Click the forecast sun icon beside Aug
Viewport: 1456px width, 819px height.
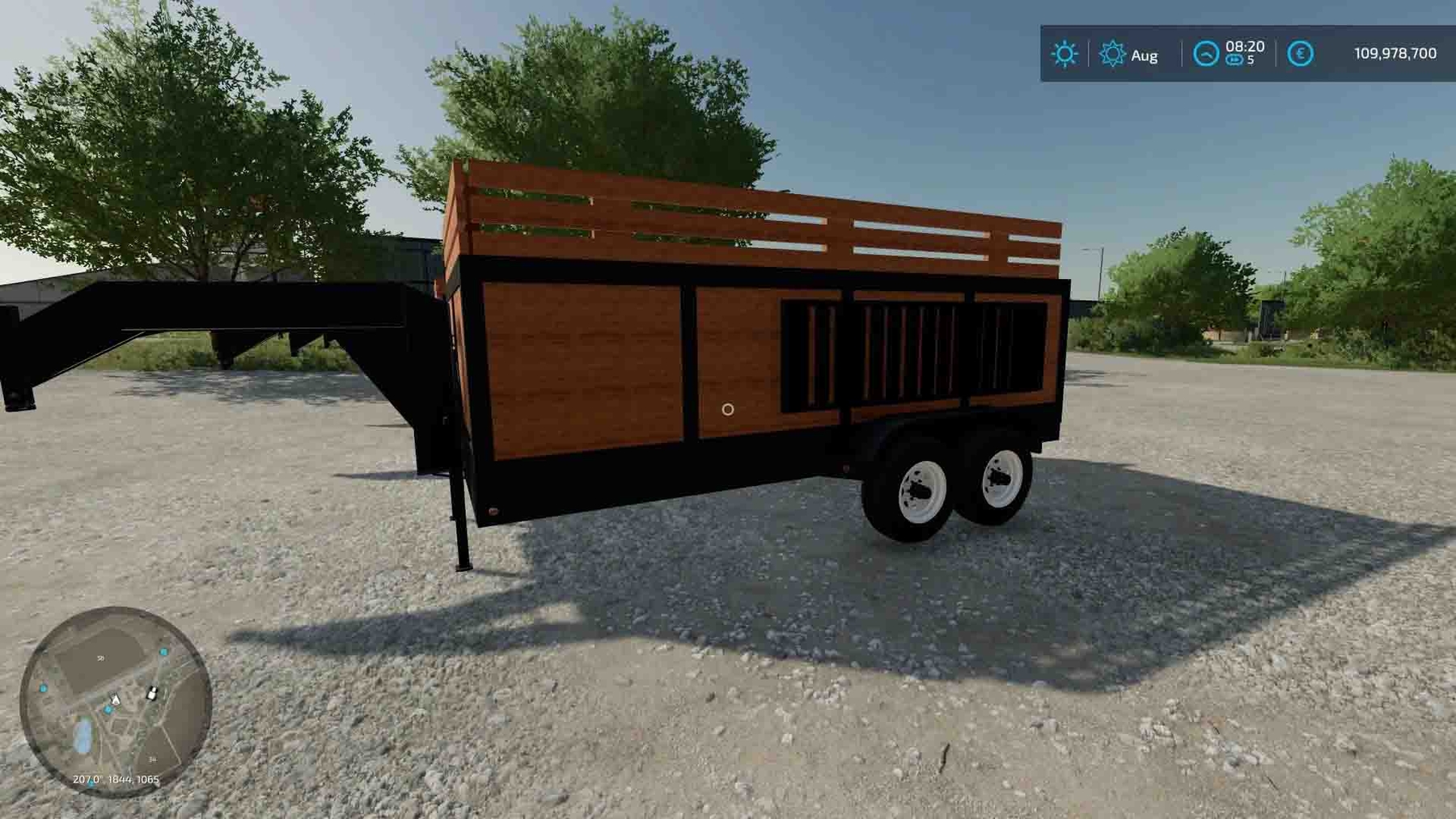pyautogui.click(x=1113, y=52)
